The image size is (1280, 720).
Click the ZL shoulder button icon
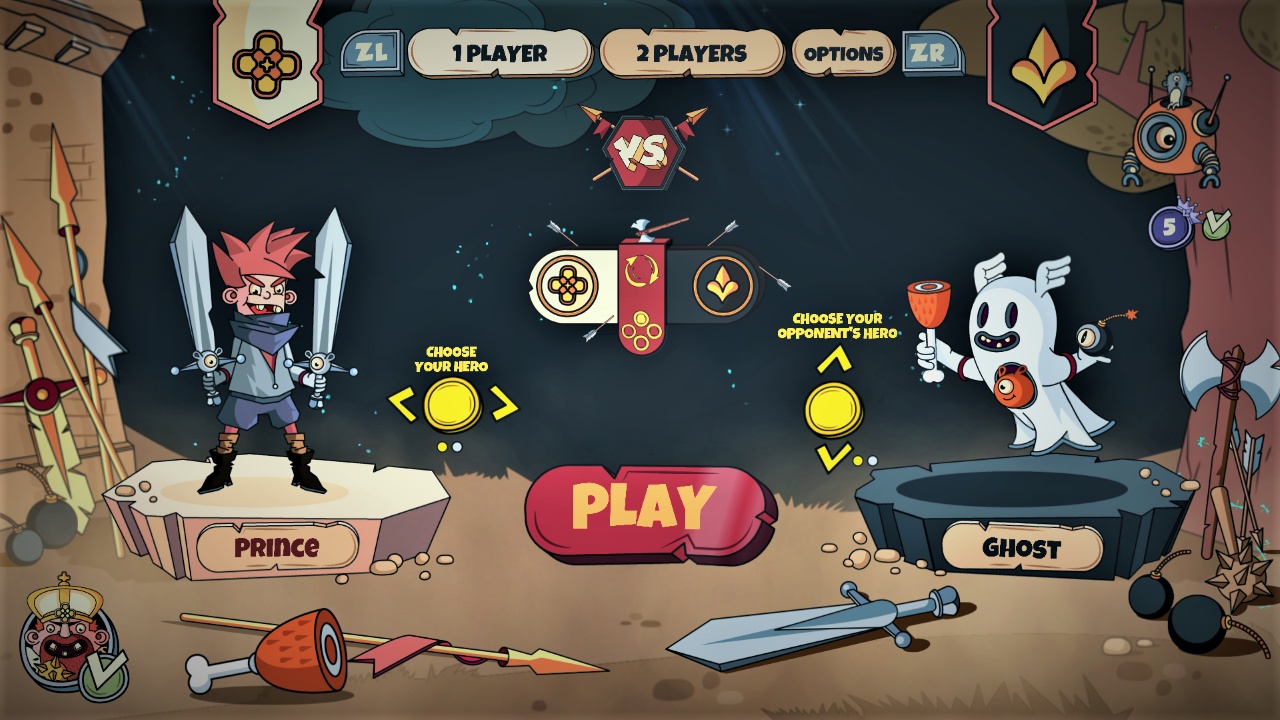click(372, 50)
